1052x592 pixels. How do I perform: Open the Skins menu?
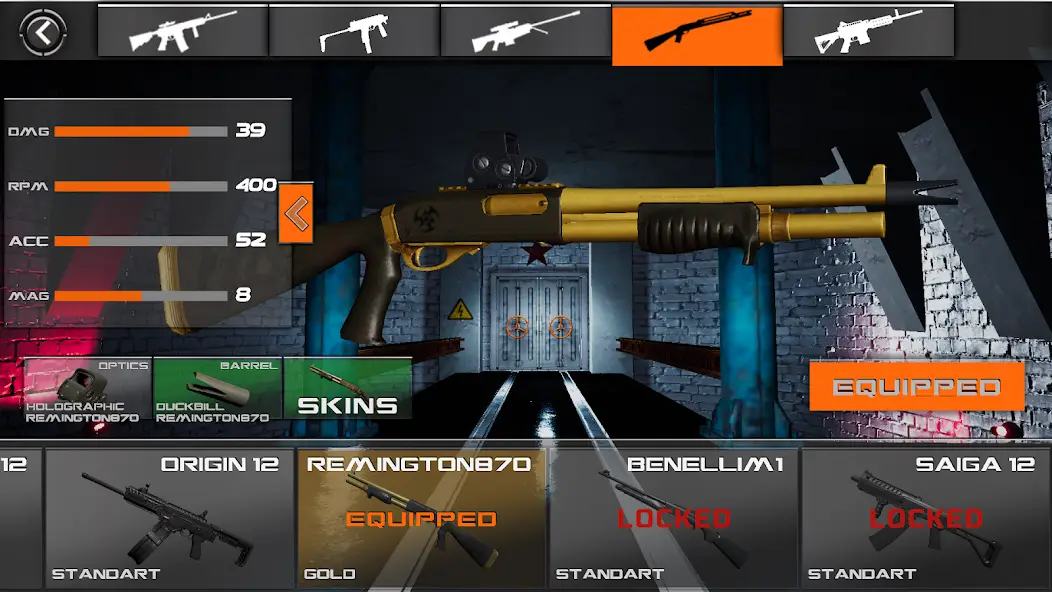pyautogui.click(x=347, y=389)
